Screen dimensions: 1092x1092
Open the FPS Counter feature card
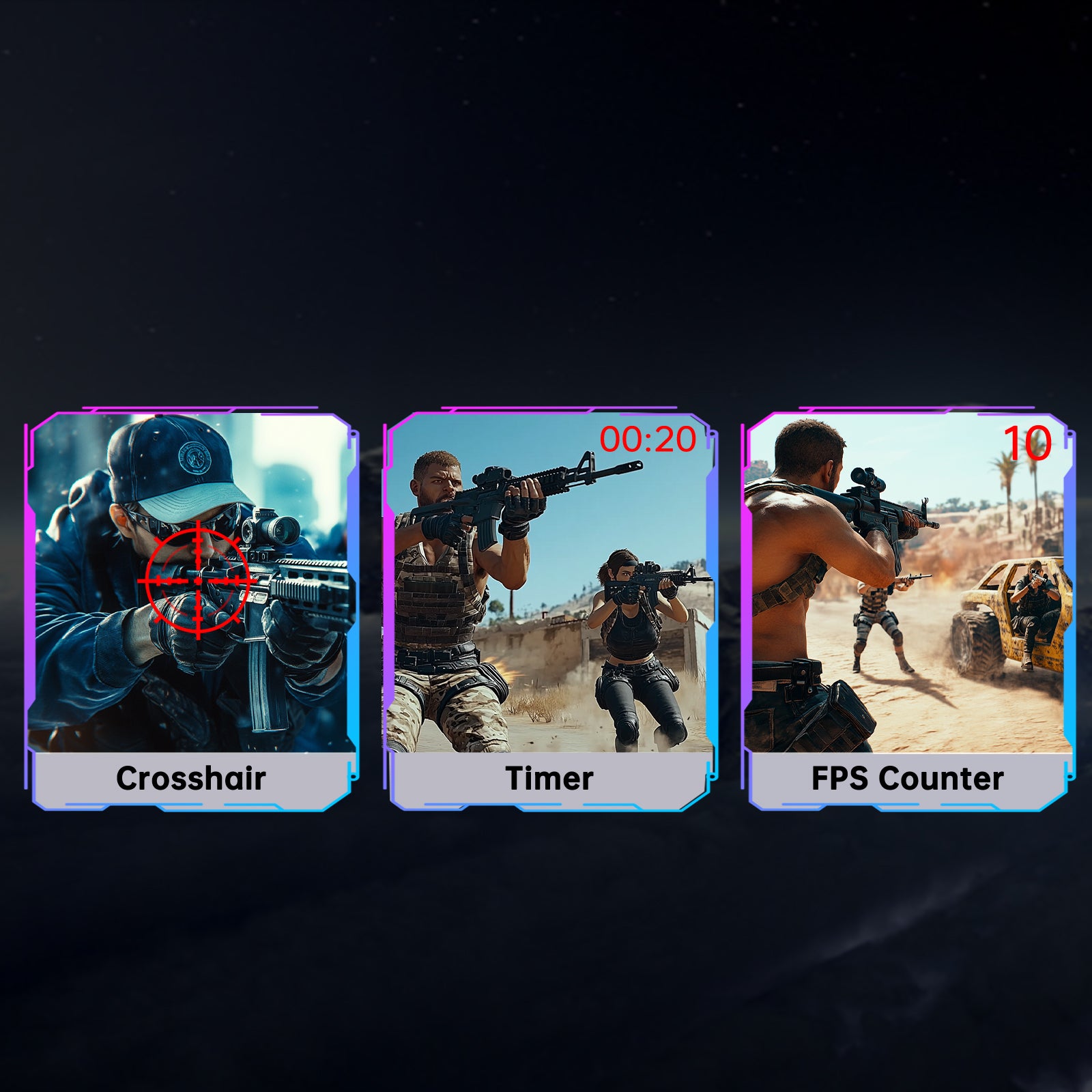[x=908, y=611]
